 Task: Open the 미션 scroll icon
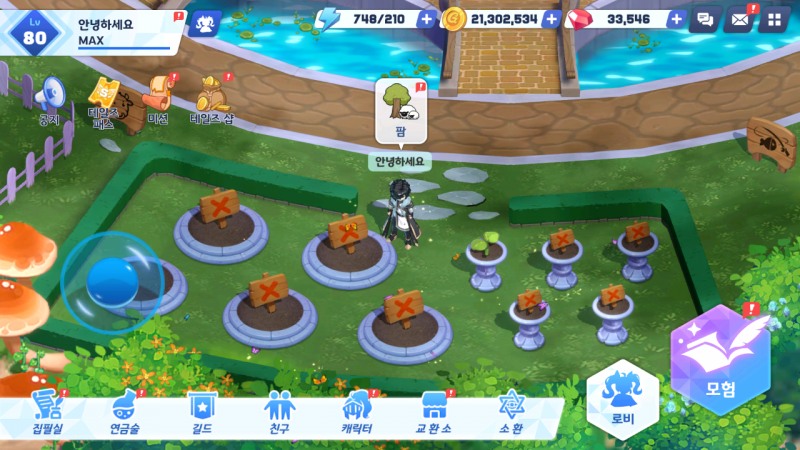click(158, 96)
